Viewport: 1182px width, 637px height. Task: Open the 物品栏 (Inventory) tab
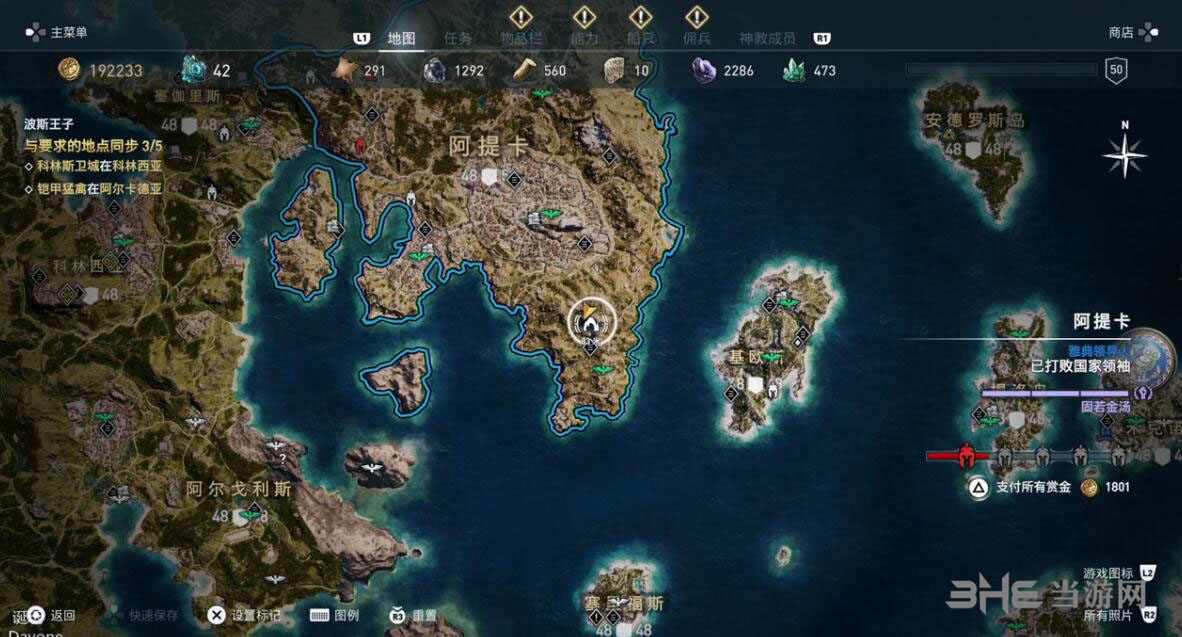click(520, 39)
